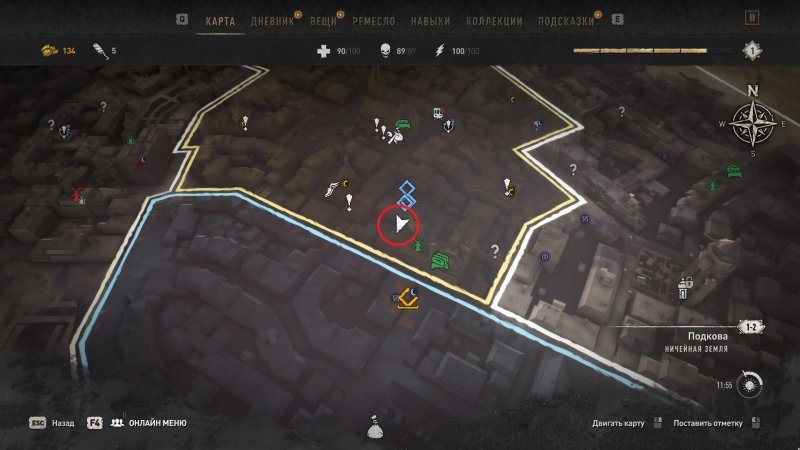Click the pause icon in the top corner
The height and width of the screenshot is (450, 800).
pos(752,19)
